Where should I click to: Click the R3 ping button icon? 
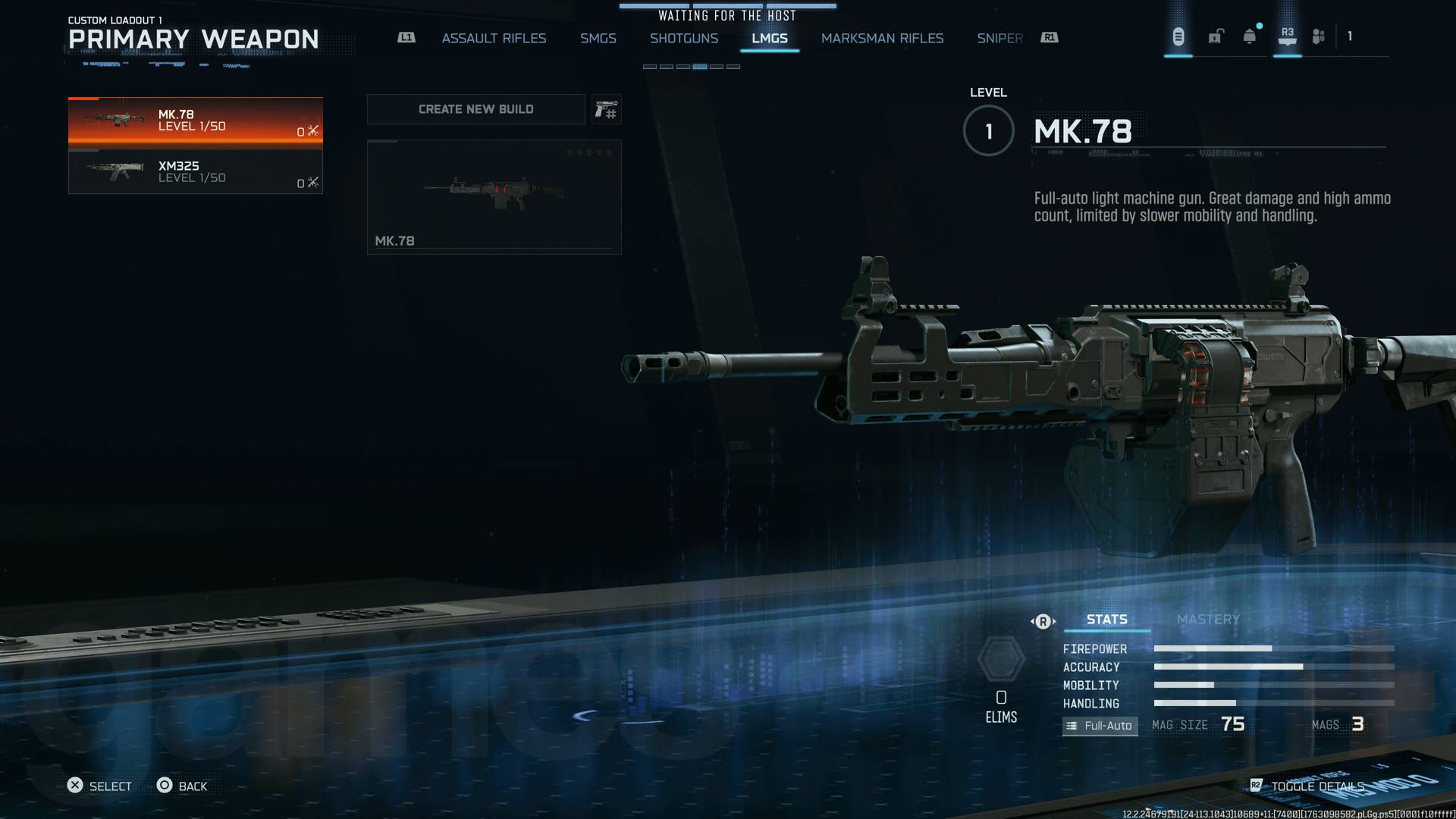tap(1286, 36)
